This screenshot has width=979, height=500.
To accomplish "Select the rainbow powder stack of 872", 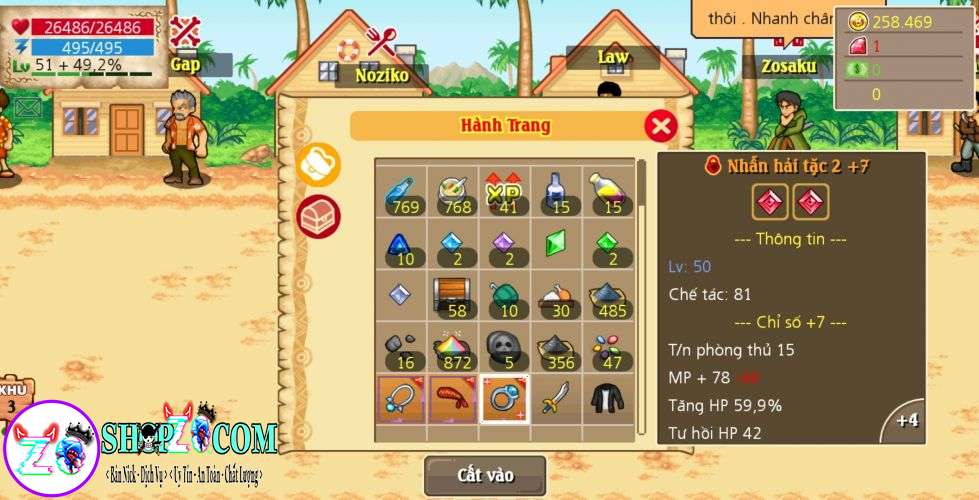I will coord(452,346).
